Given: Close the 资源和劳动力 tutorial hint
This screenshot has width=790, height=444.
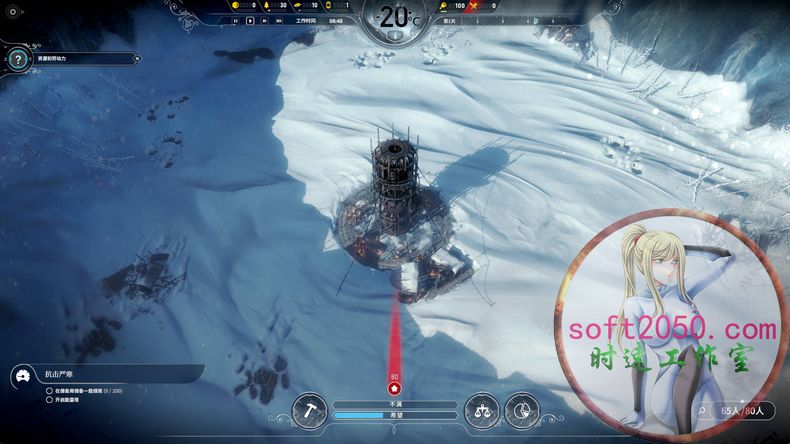Looking at the screenshot, I should click(135, 59).
